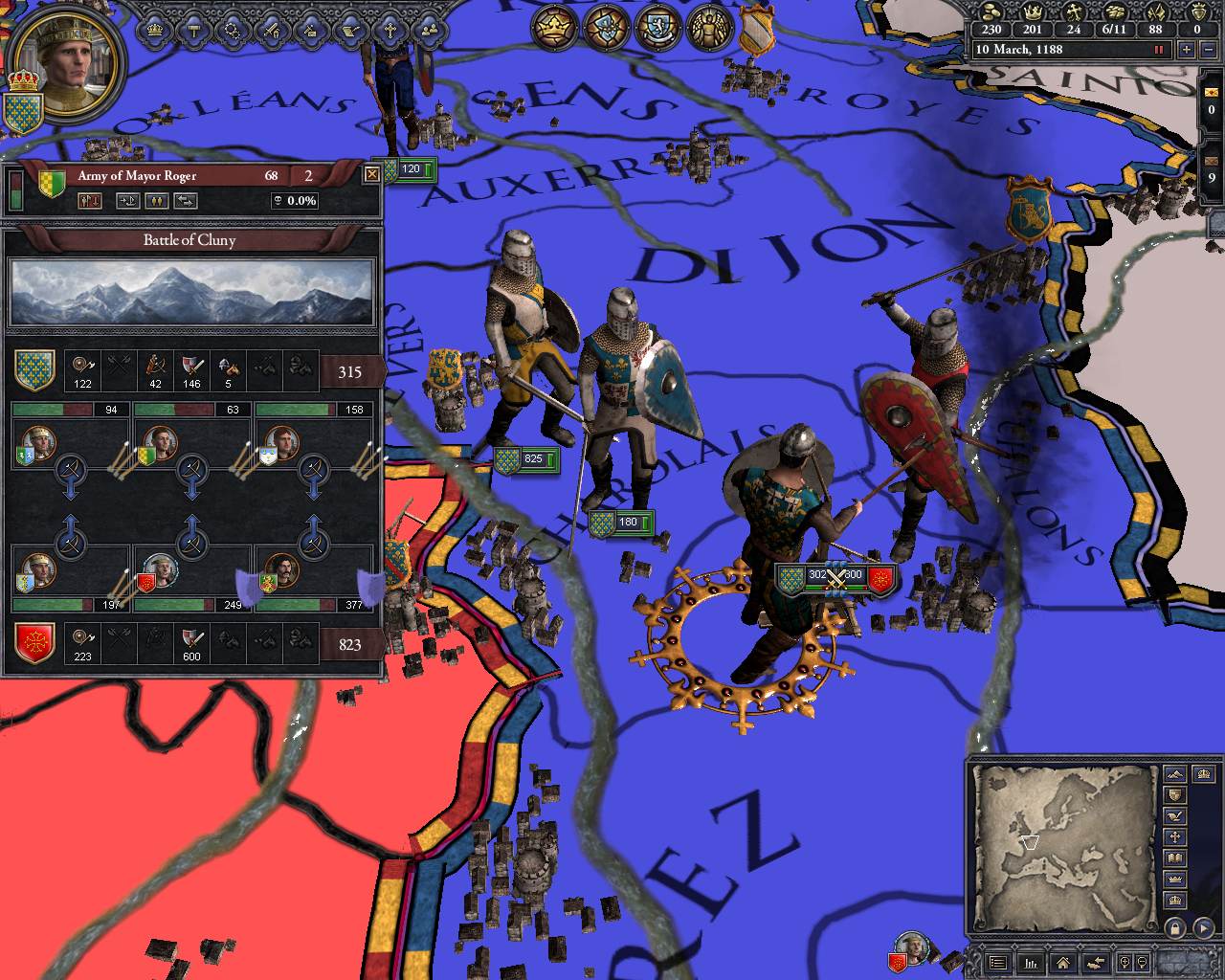This screenshot has width=1225, height=980.
Task: Click the padlock button below map modes
Action: coord(1175,927)
